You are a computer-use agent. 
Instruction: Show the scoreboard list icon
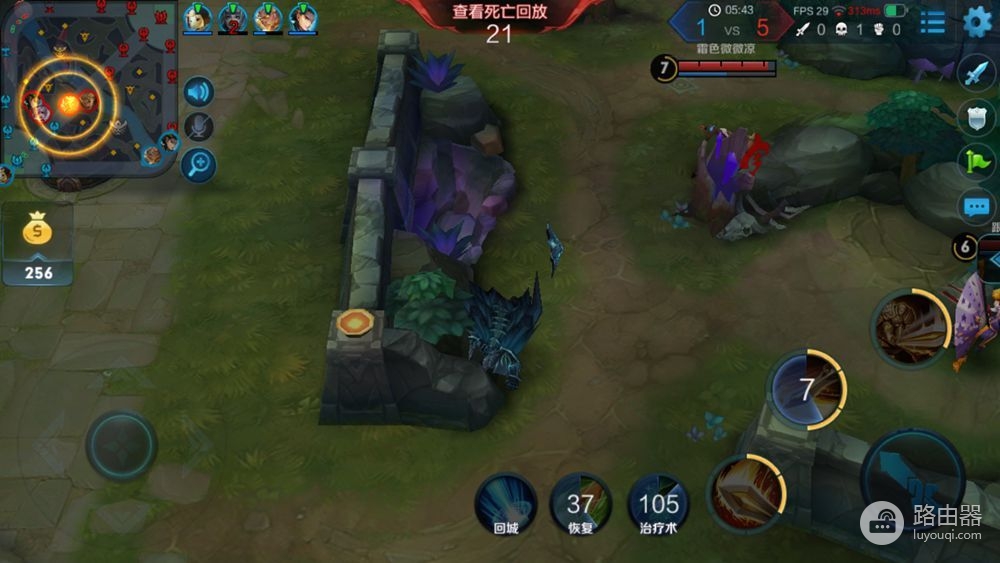(x=932, y=22)
